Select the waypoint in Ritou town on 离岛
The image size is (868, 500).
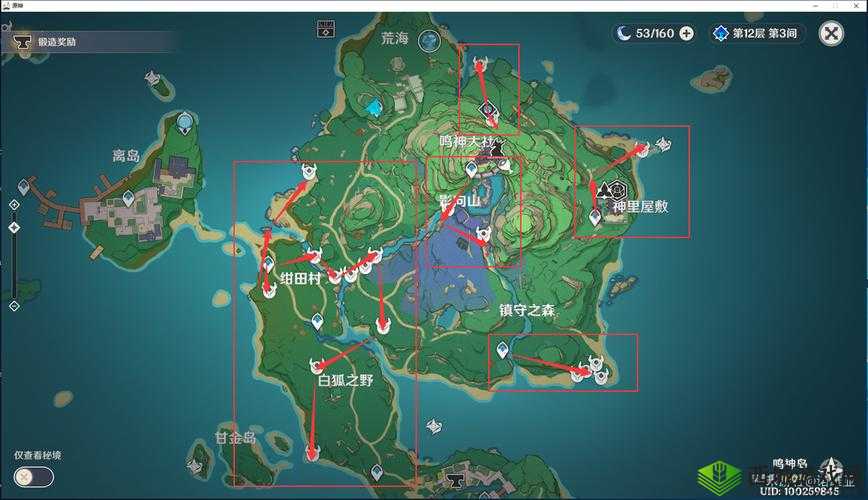[x=128, y=200]
